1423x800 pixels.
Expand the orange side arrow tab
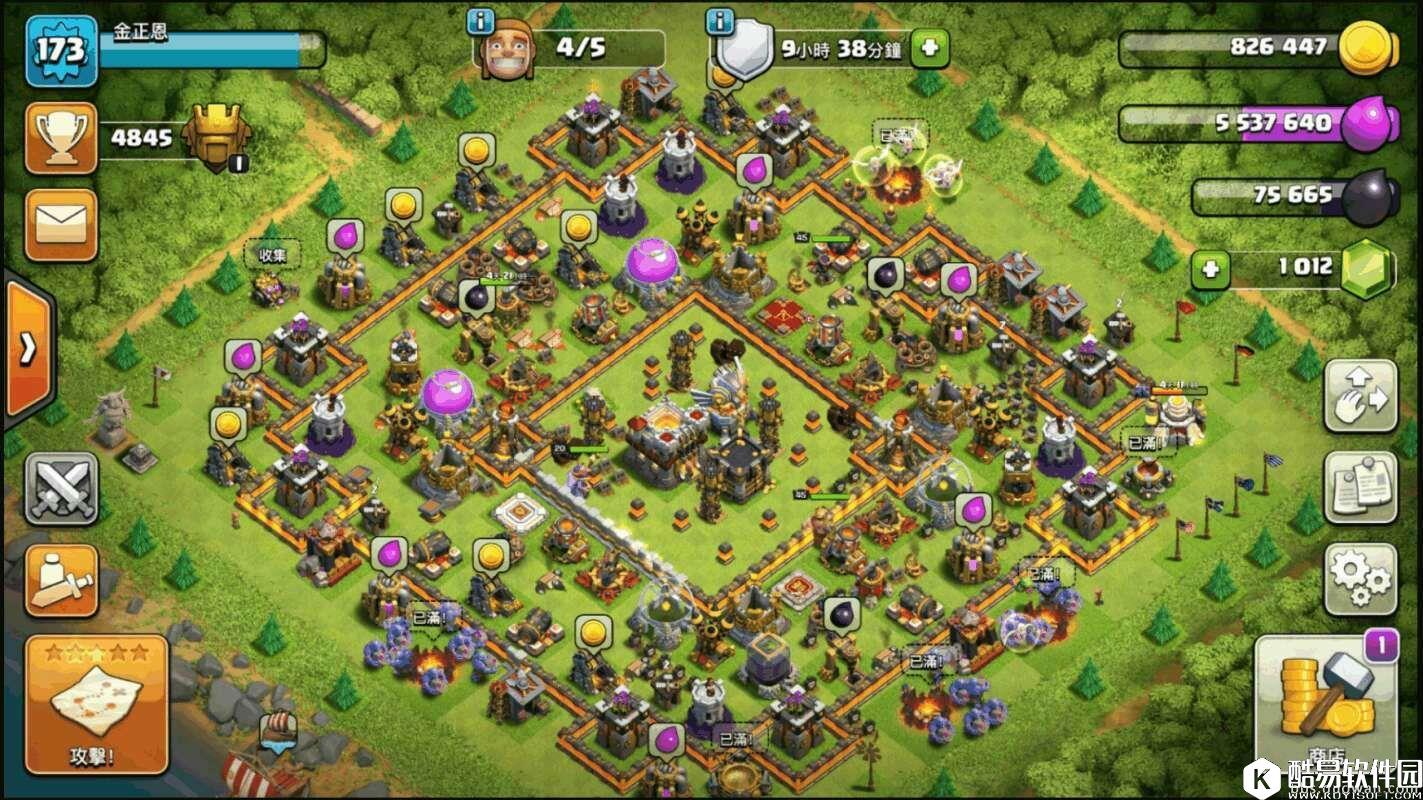[26, 347]
